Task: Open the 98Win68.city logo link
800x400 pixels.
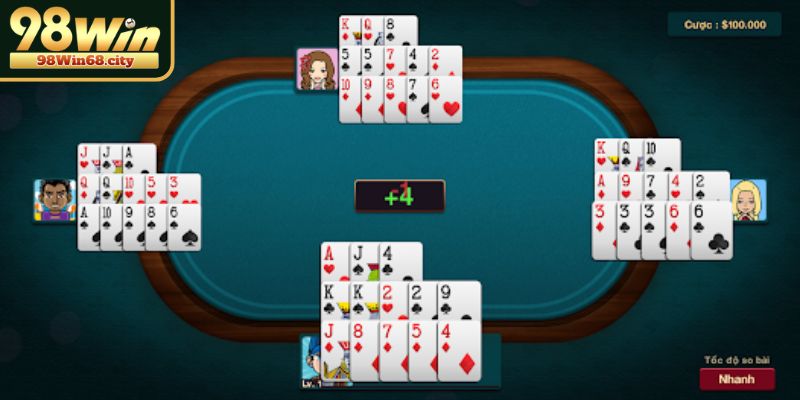Action: 85,40
